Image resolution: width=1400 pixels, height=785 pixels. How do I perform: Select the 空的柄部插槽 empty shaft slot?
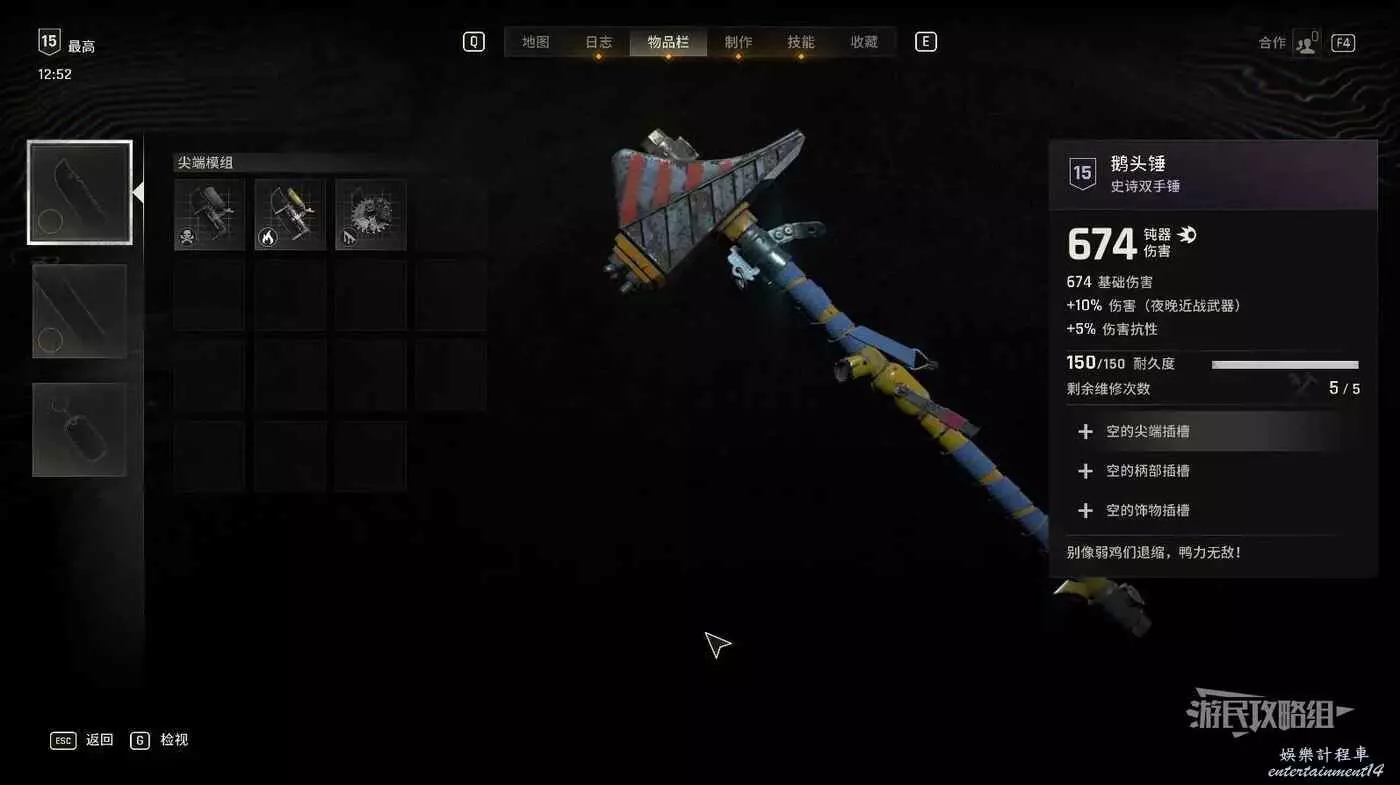[x=1147, y=471]
